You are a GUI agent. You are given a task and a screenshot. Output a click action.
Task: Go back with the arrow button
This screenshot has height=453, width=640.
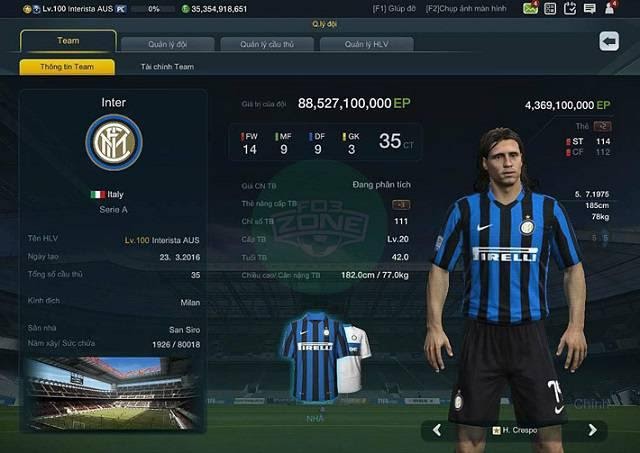(609, 41)
